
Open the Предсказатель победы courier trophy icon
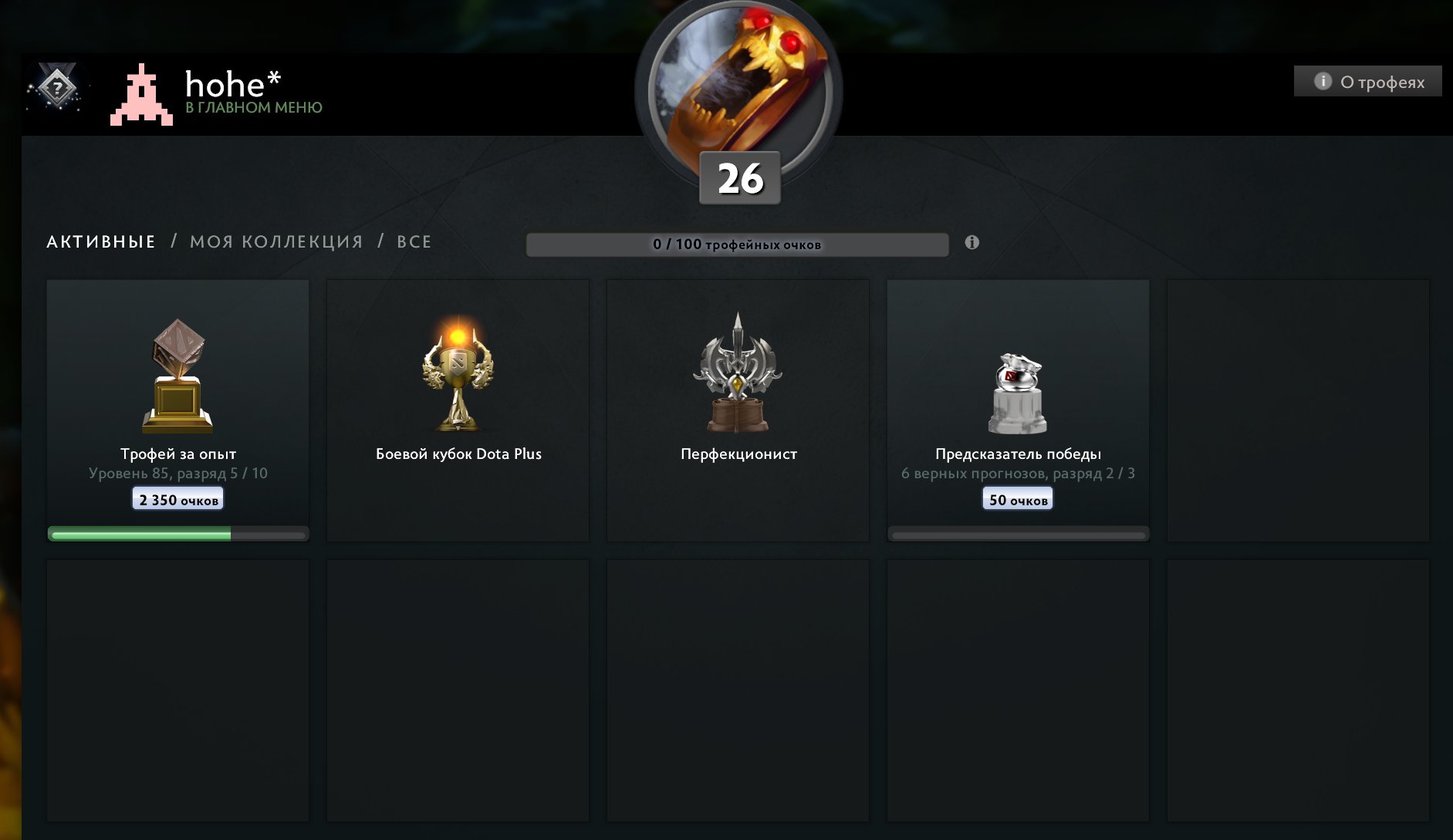(x=1018, y=386)
